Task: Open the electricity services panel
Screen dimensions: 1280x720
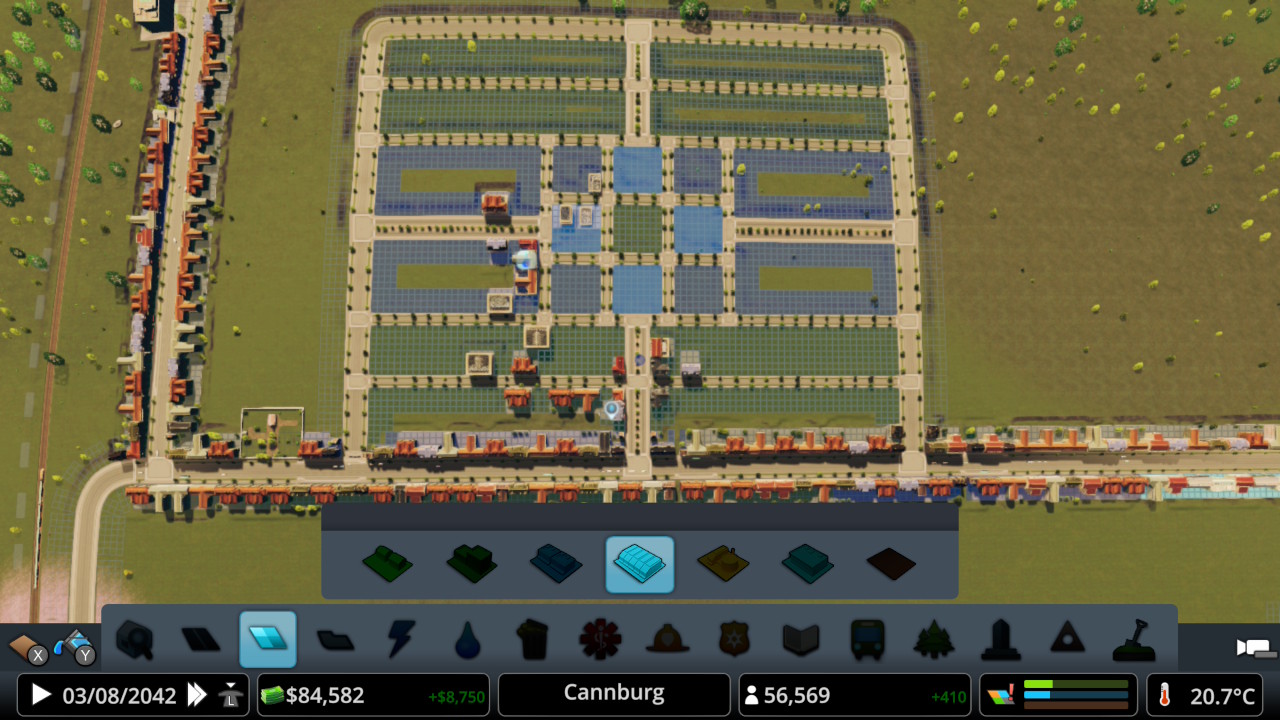Action: [400, 641]
